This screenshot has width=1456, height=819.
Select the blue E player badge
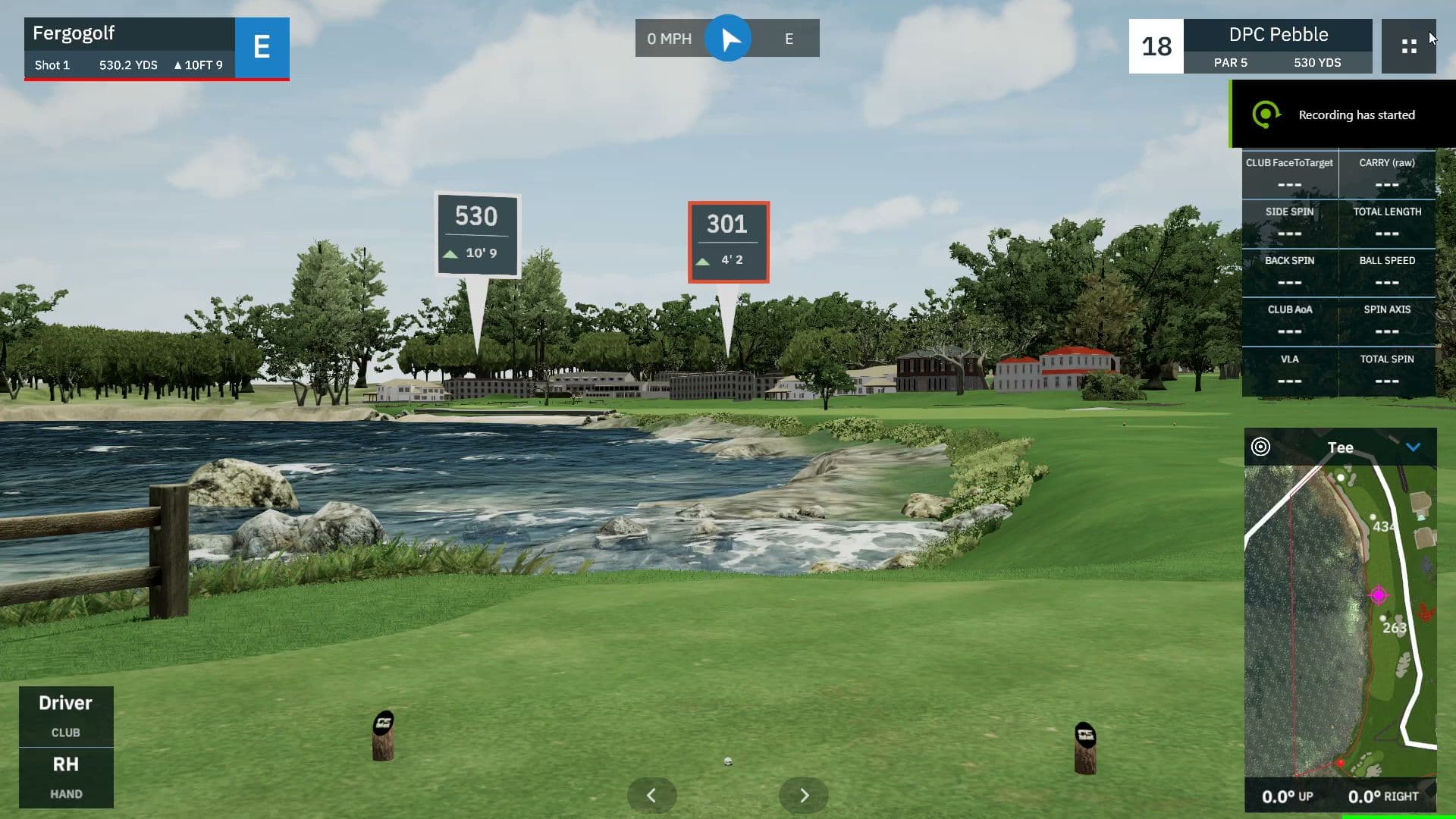click(x=262, y=48)
